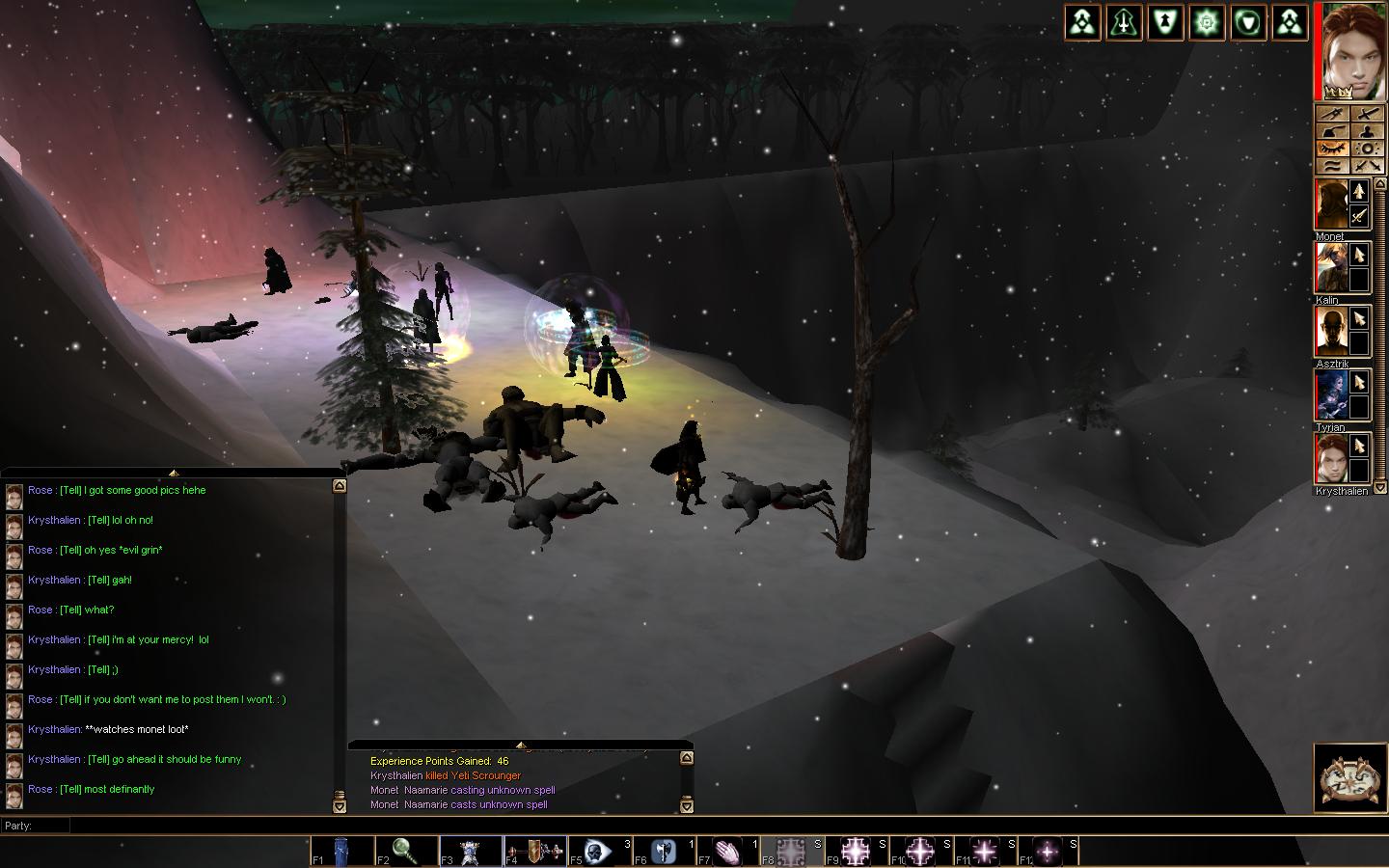Click the glowing sword effect icon
Image resolution: width=1389 pixels, height=868 pixels.
pos(1125,23)
